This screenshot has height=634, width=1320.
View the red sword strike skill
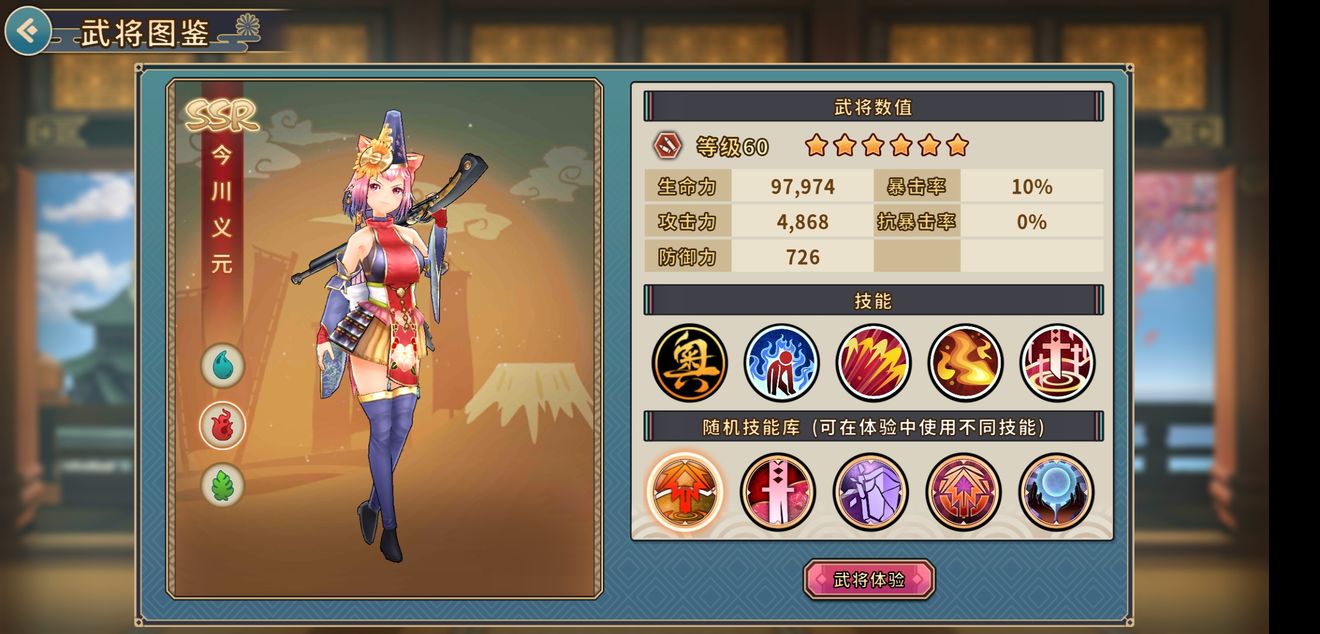[x=1058, y=362]
